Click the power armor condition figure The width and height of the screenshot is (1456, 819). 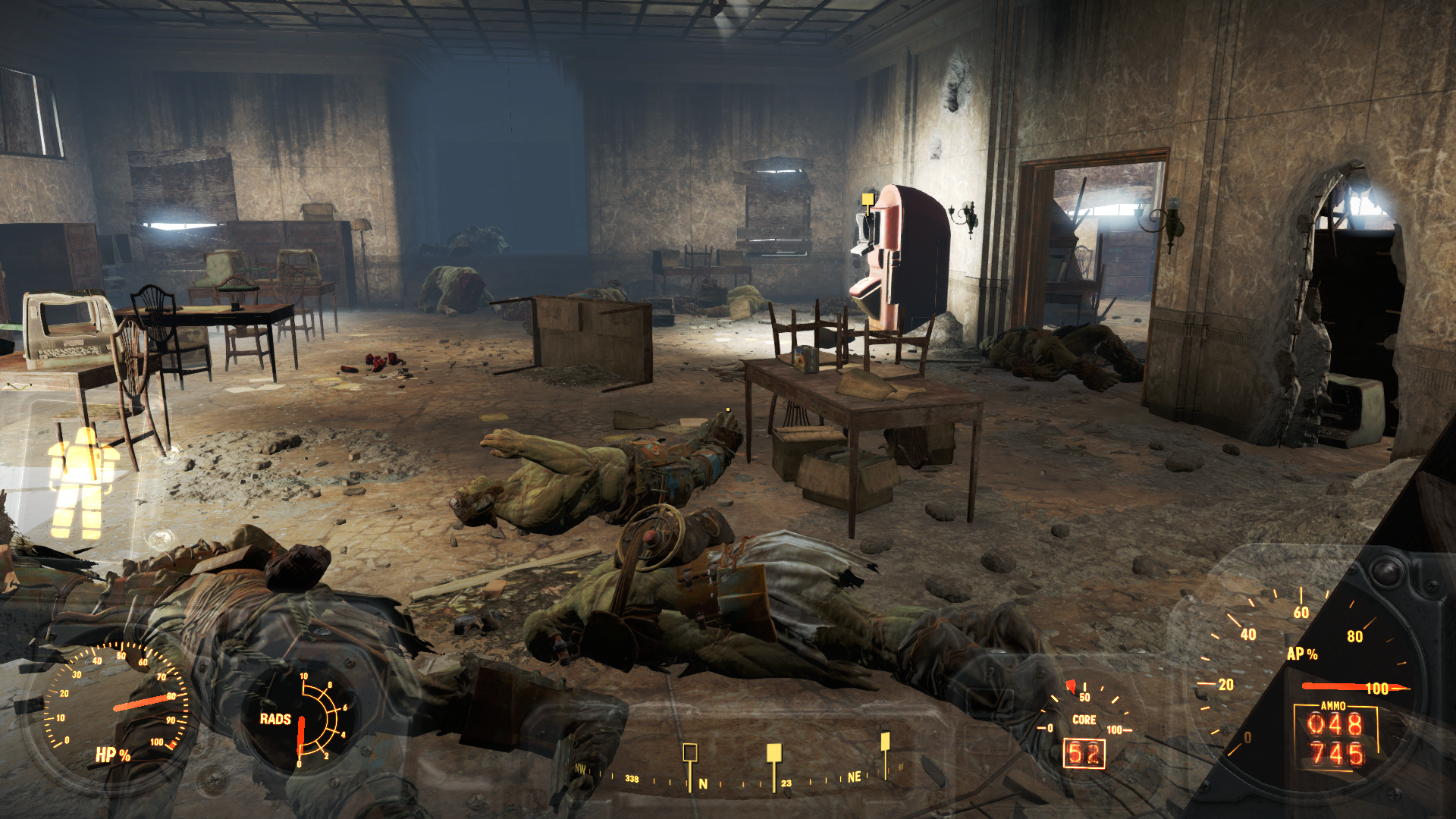82,482
